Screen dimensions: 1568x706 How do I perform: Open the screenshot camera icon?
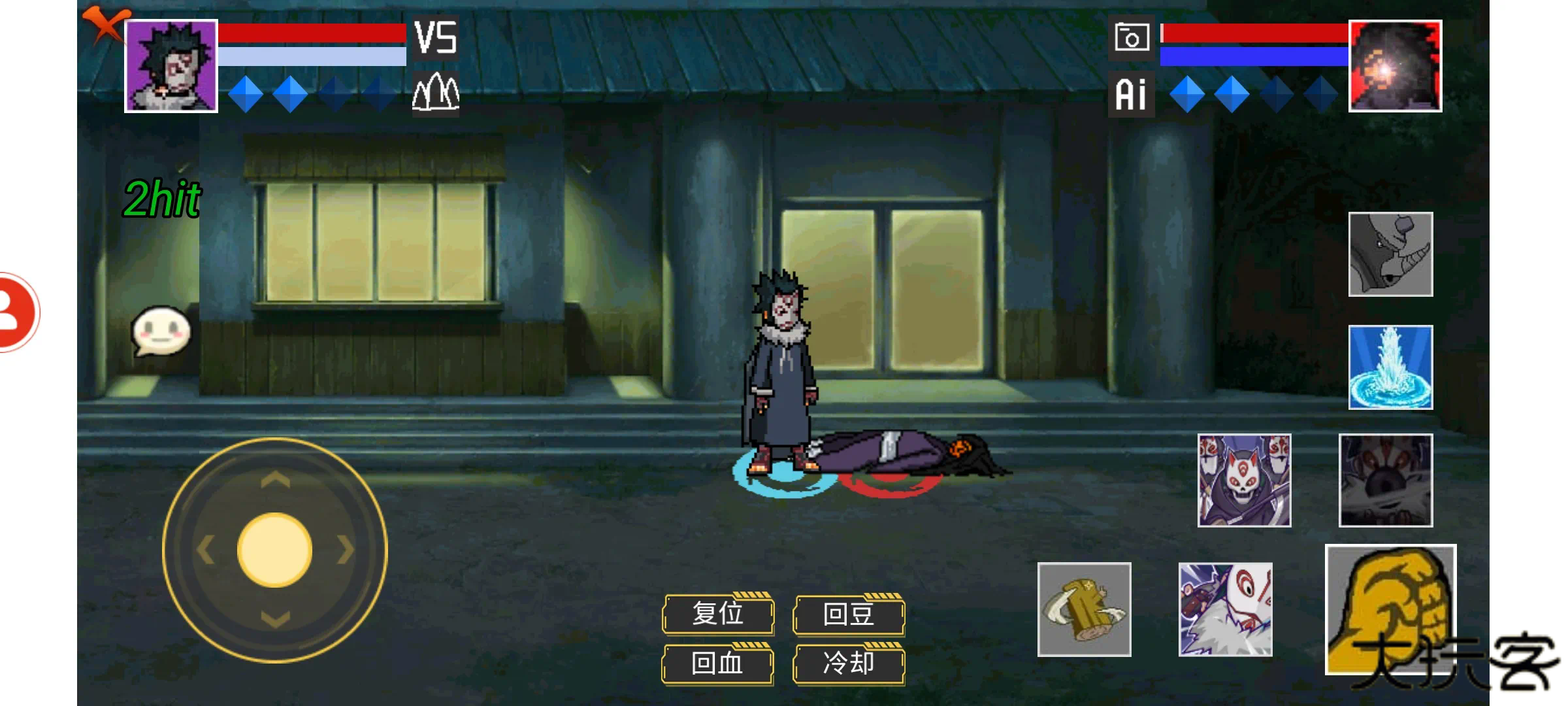coord(1132,37)
